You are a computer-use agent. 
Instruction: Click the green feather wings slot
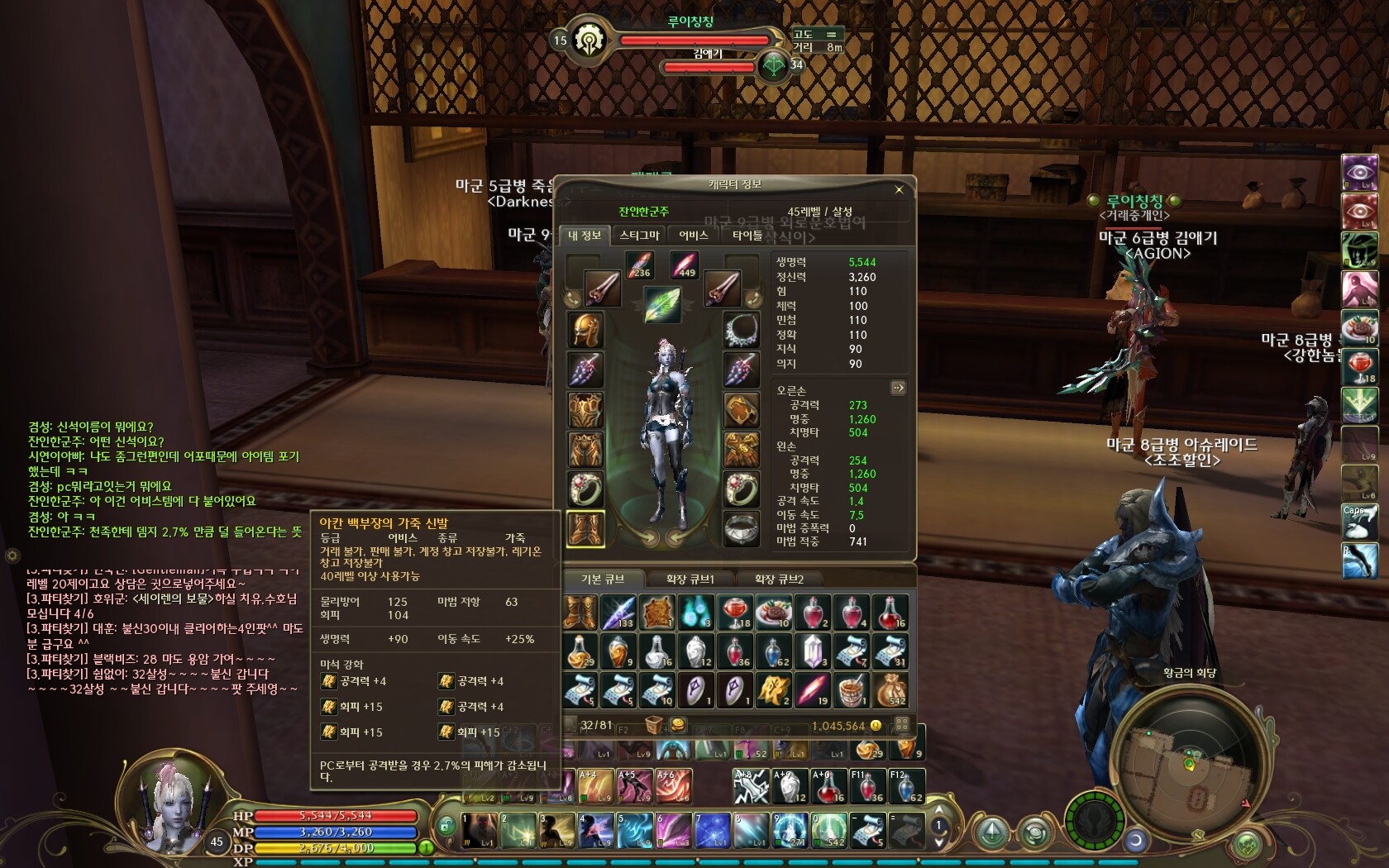pyautogui.click(x=662, y=304)
